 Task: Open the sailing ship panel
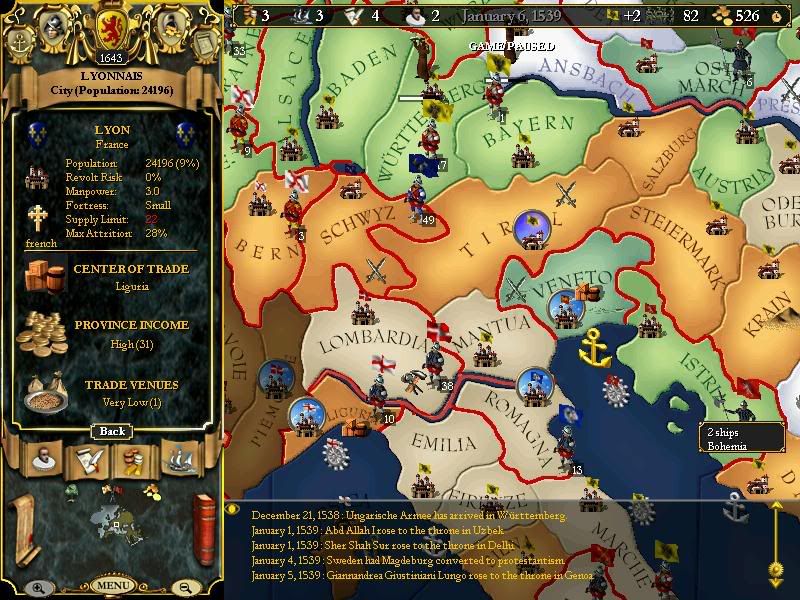tap(180, 460)
